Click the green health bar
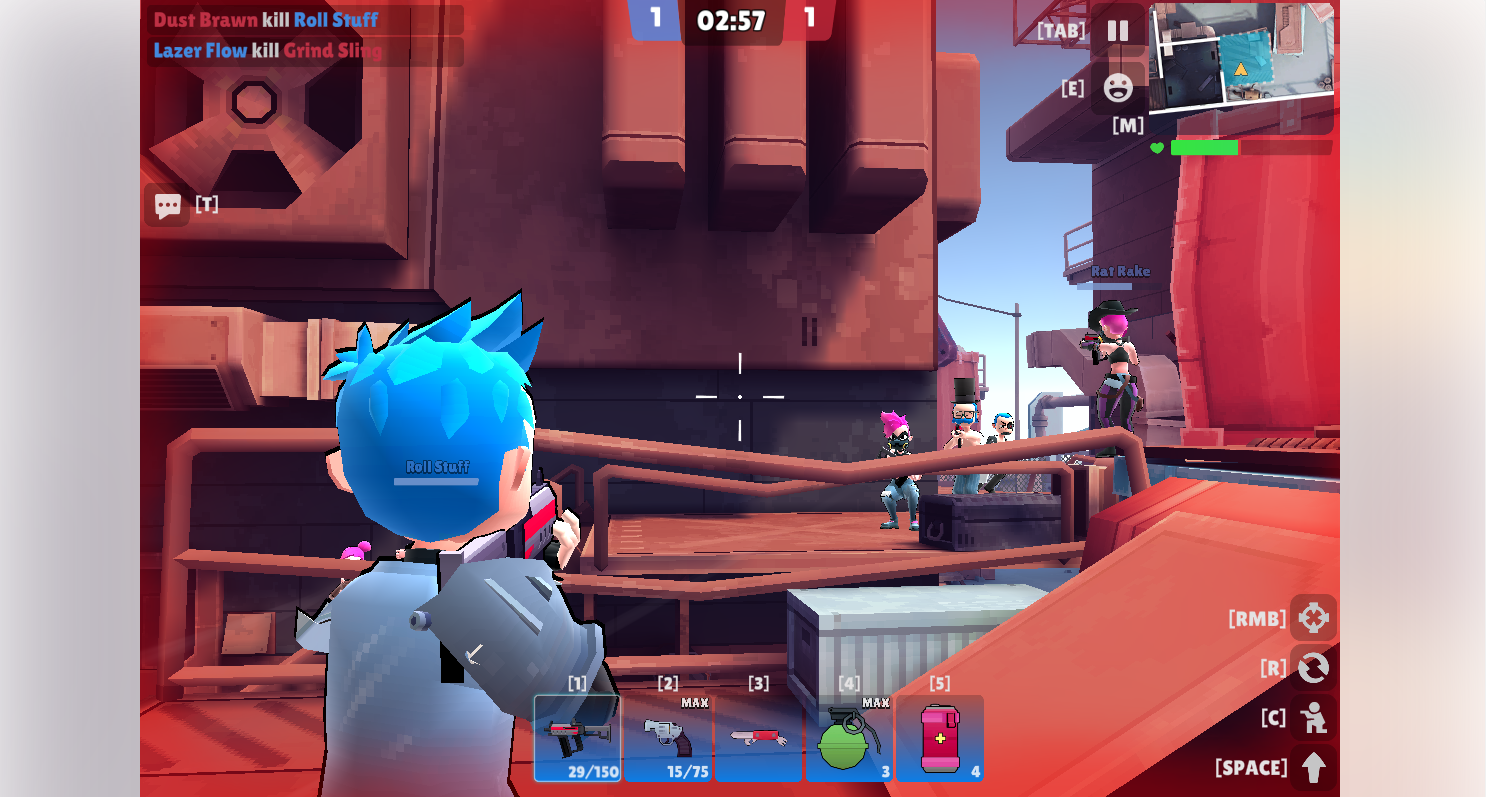 coord(1205,148)
